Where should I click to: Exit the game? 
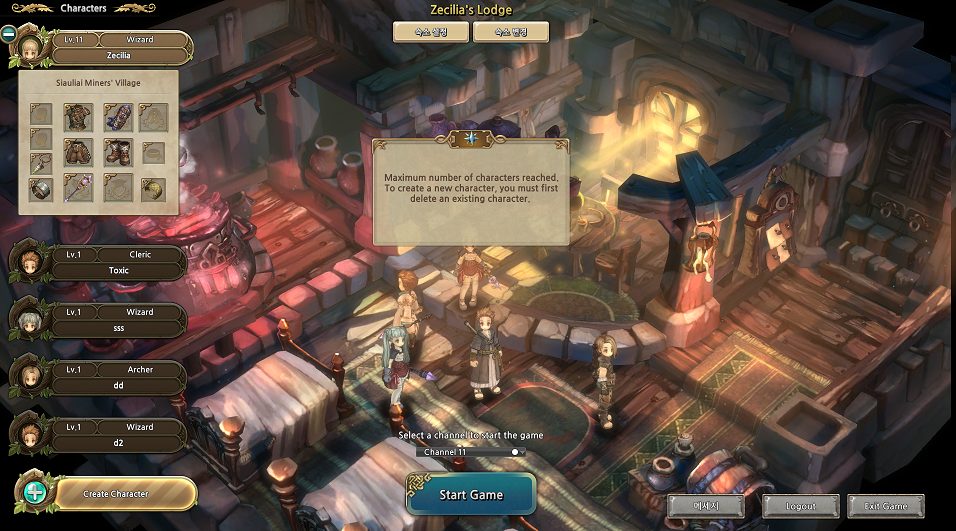[x=885, y=506]
